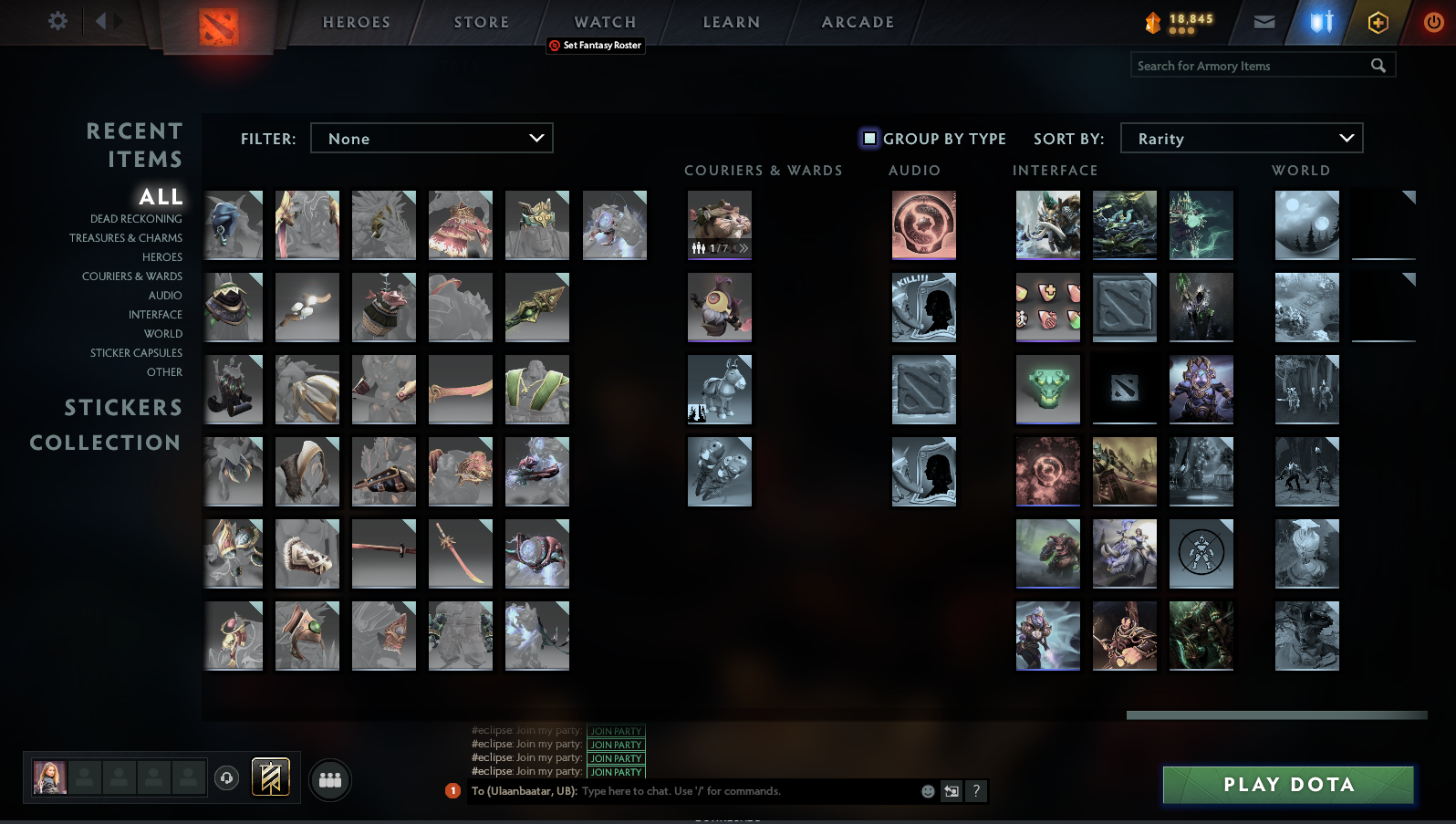Screen dimensions: 1456x824
Task: Open chat help with the question mark icon
Action: 977,791
